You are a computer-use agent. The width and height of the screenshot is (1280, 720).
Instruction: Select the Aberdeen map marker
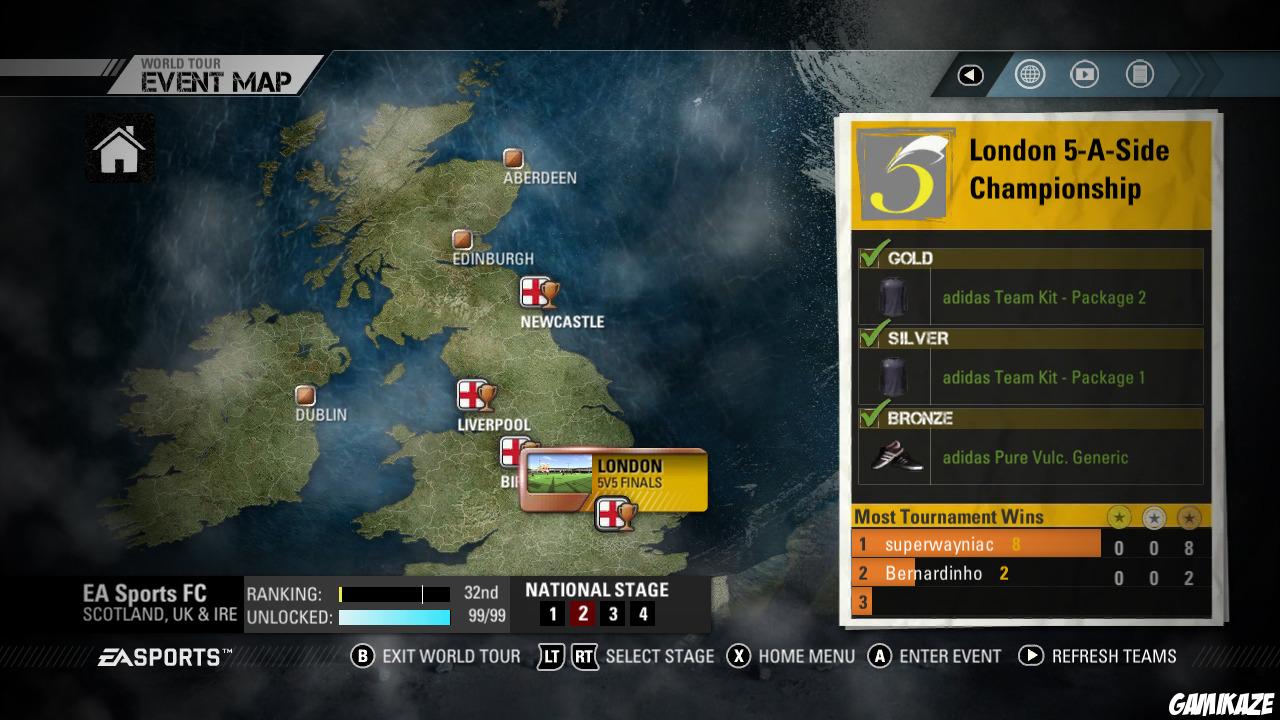(x=513, y=158)
